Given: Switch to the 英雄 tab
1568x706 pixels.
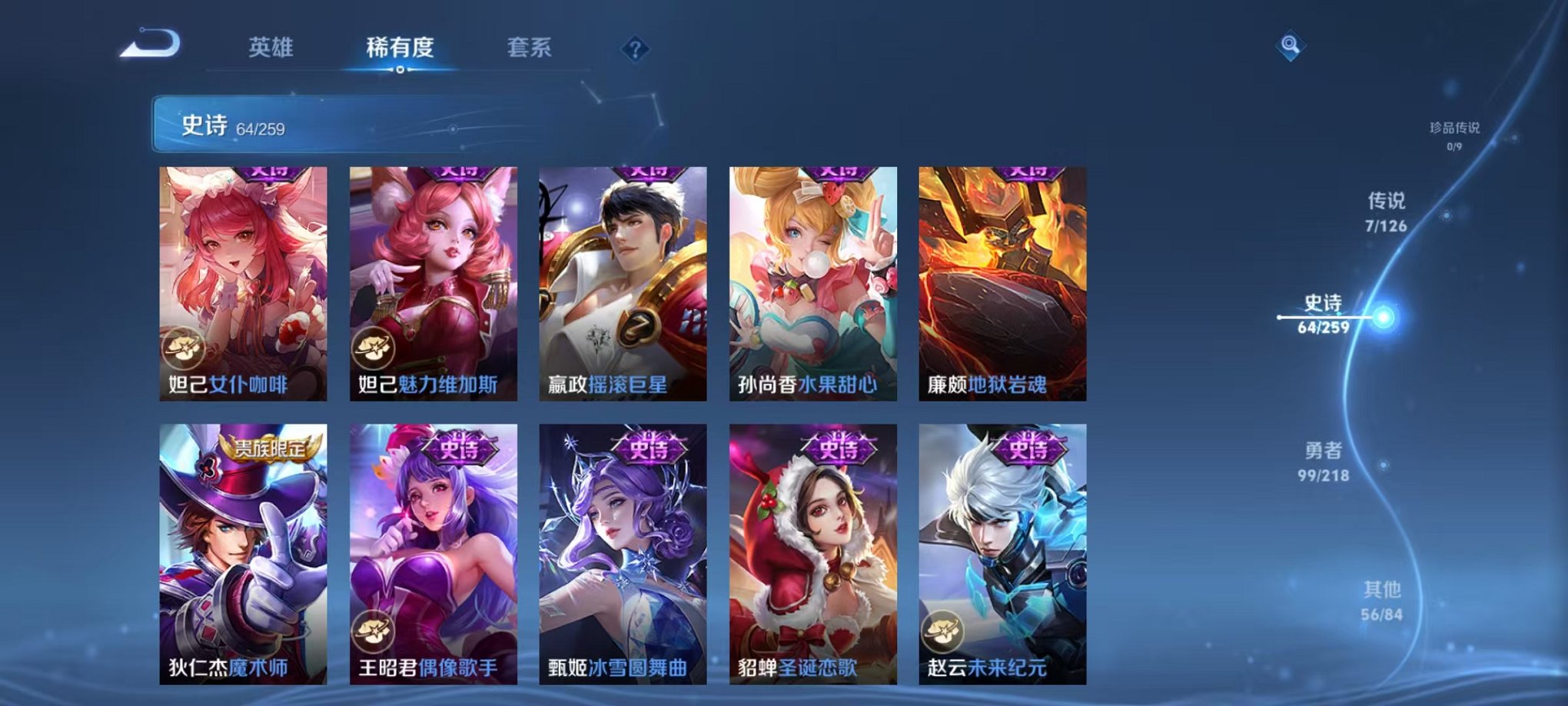Looking at the screenshot, I should pos(272,46).
